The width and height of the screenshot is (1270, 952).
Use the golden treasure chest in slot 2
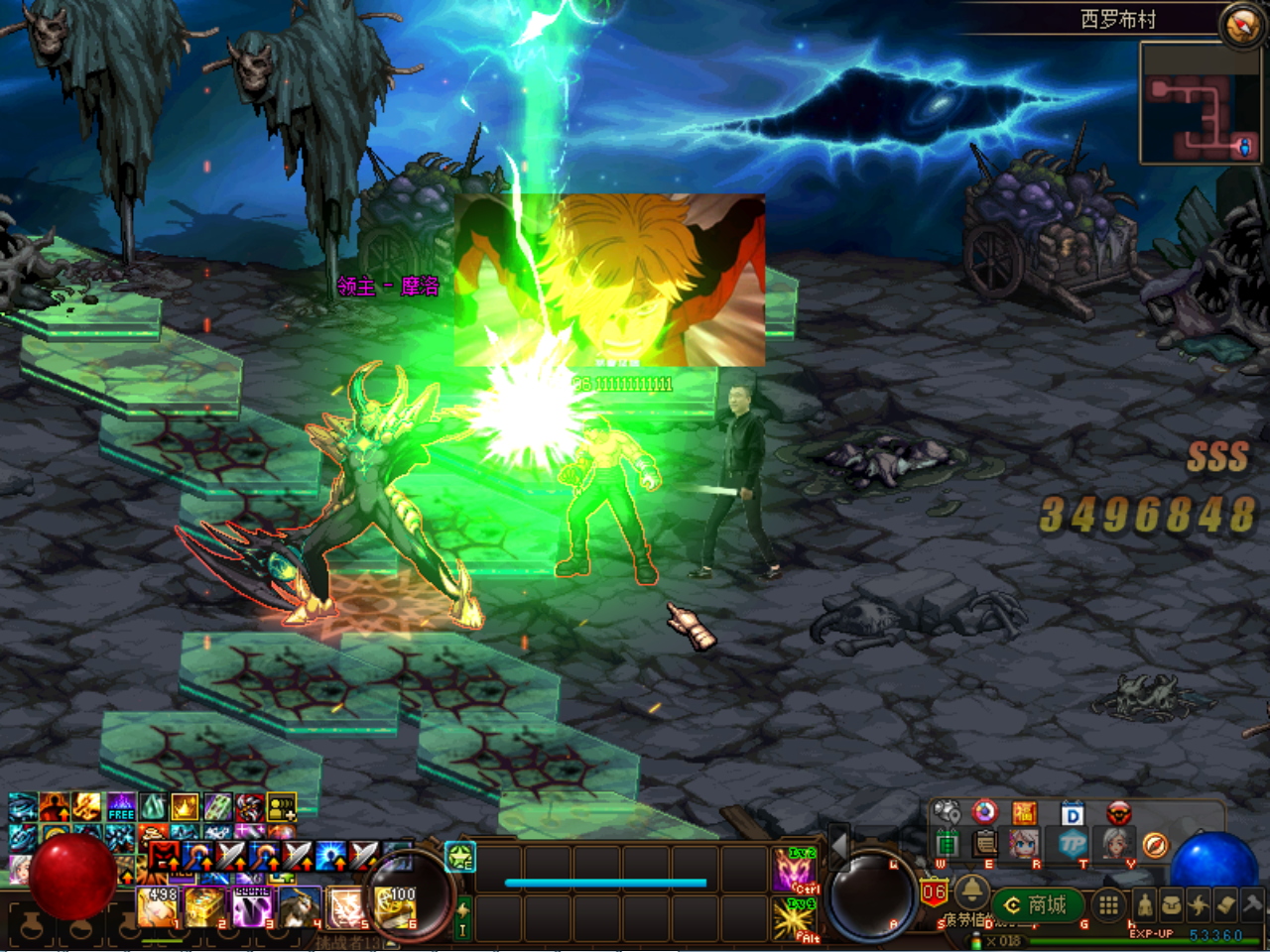[206, 907]
